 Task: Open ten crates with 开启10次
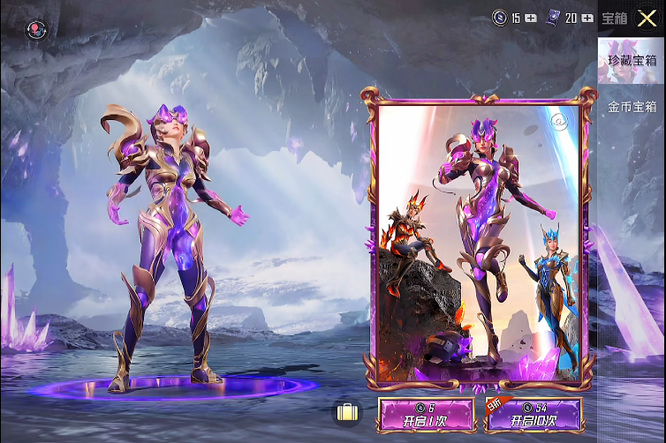[534, 414]
